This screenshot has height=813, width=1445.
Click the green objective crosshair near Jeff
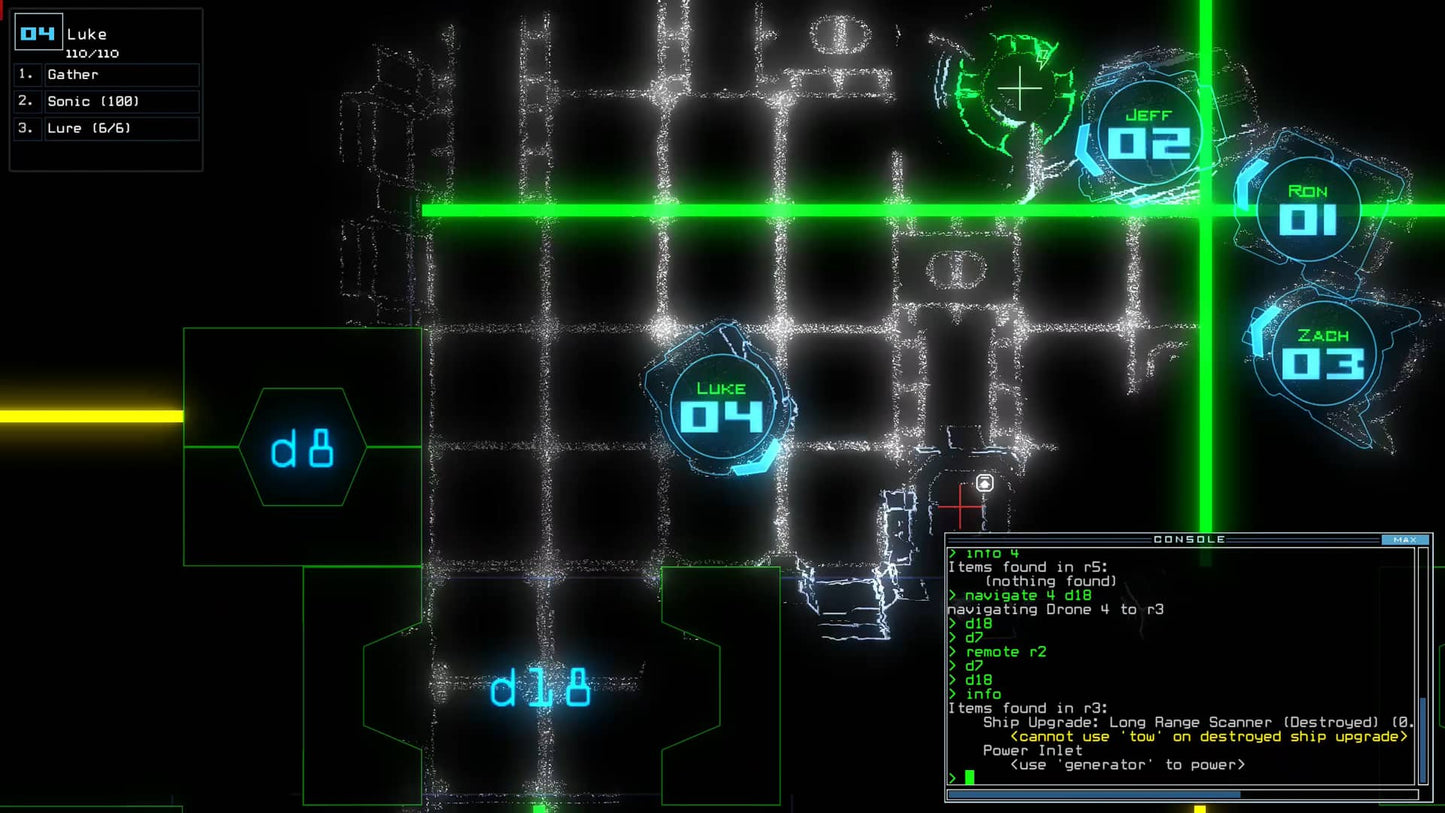tap(1020, 88)
